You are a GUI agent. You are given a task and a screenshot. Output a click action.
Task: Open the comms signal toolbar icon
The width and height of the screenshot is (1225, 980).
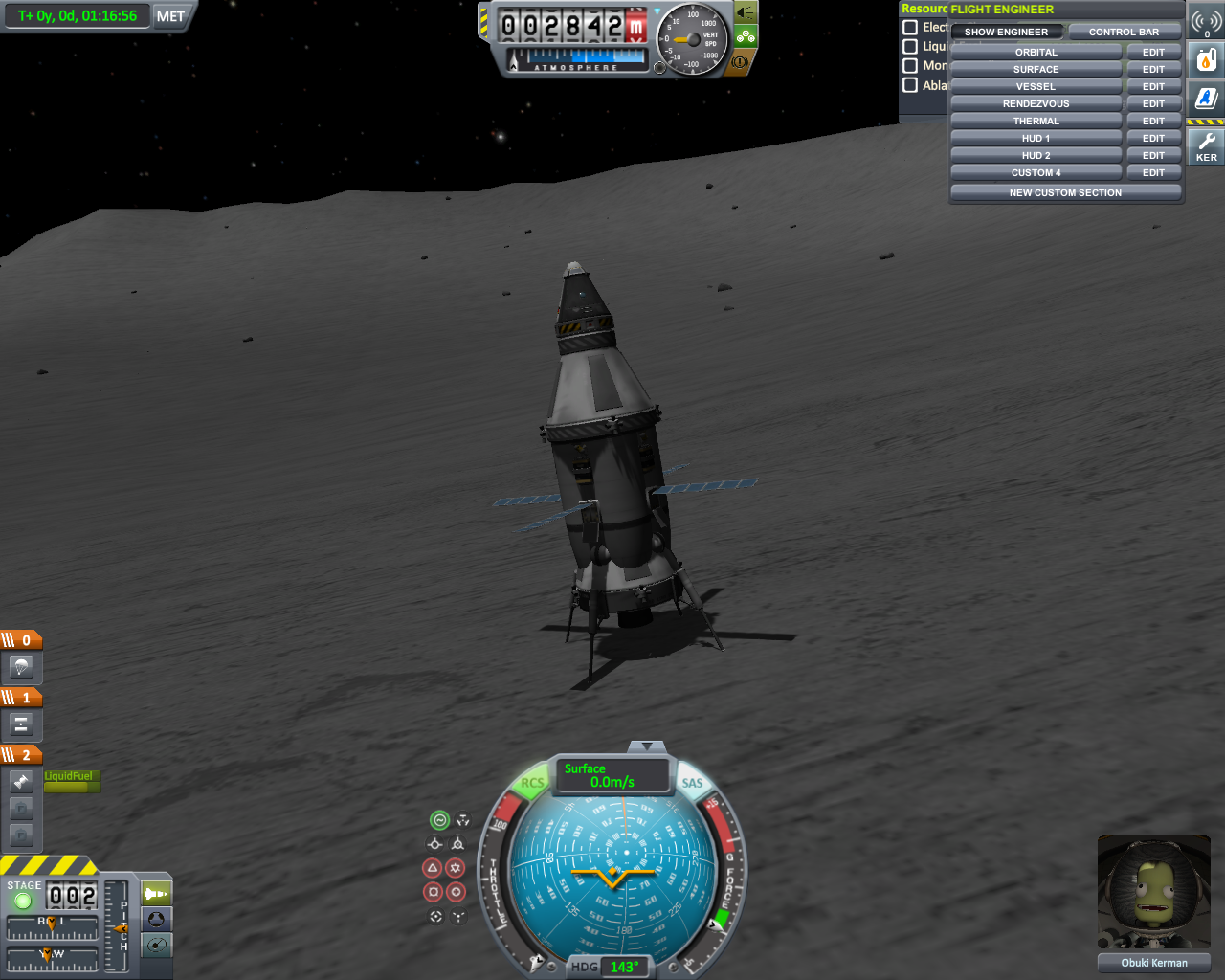click(1206, 21)
